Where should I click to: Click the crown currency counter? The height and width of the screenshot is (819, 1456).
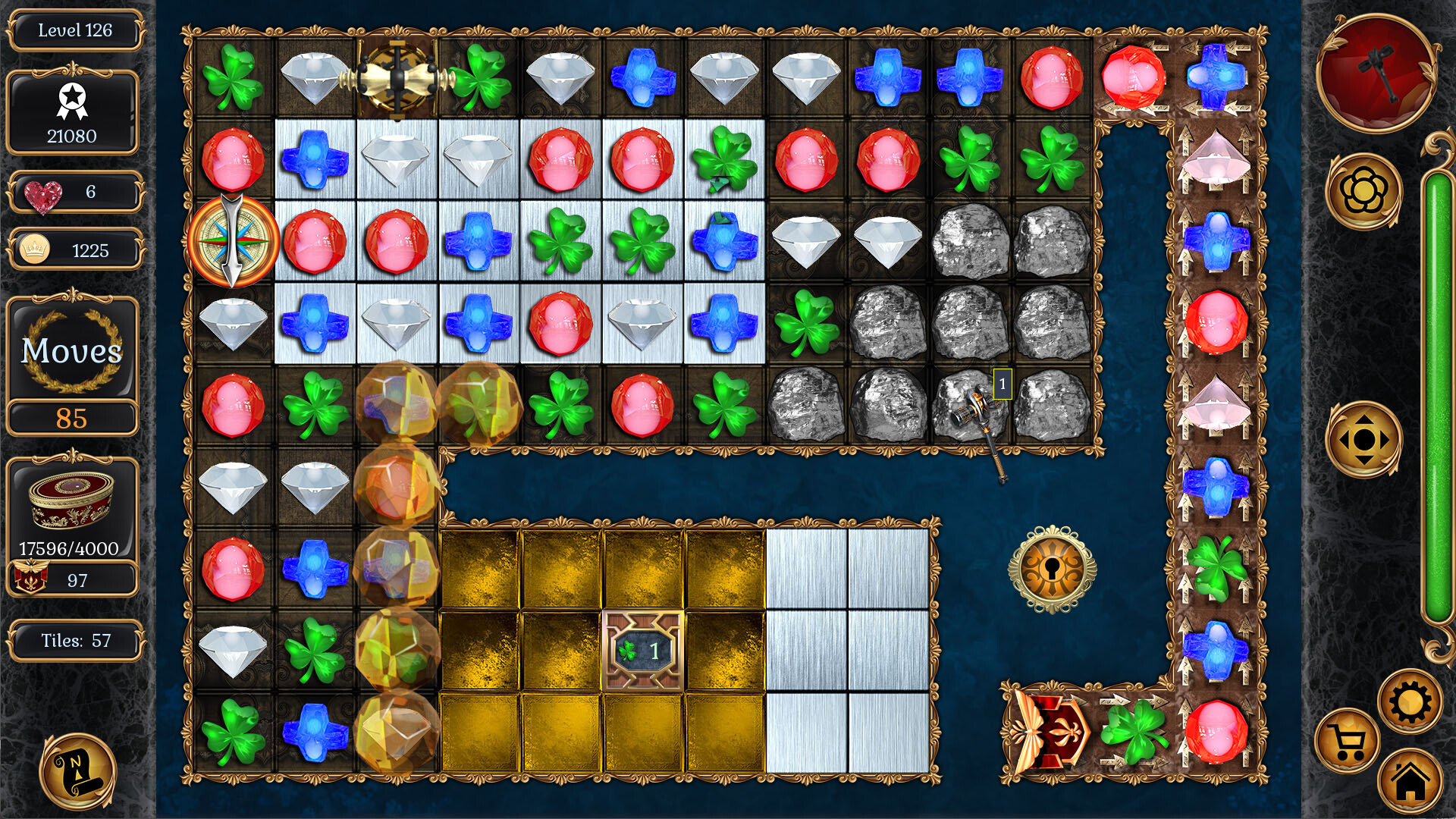coord(74,249)
